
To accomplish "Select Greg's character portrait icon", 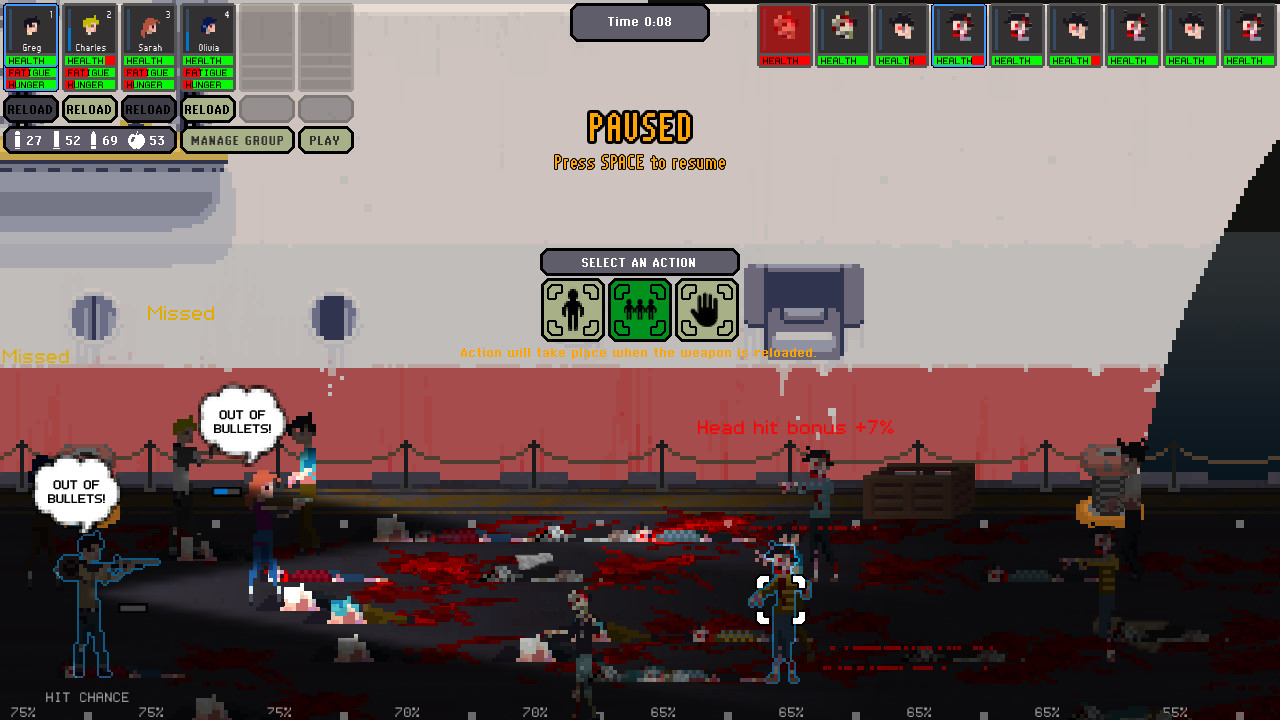I will pyautogui.click(x=30, y=27).
